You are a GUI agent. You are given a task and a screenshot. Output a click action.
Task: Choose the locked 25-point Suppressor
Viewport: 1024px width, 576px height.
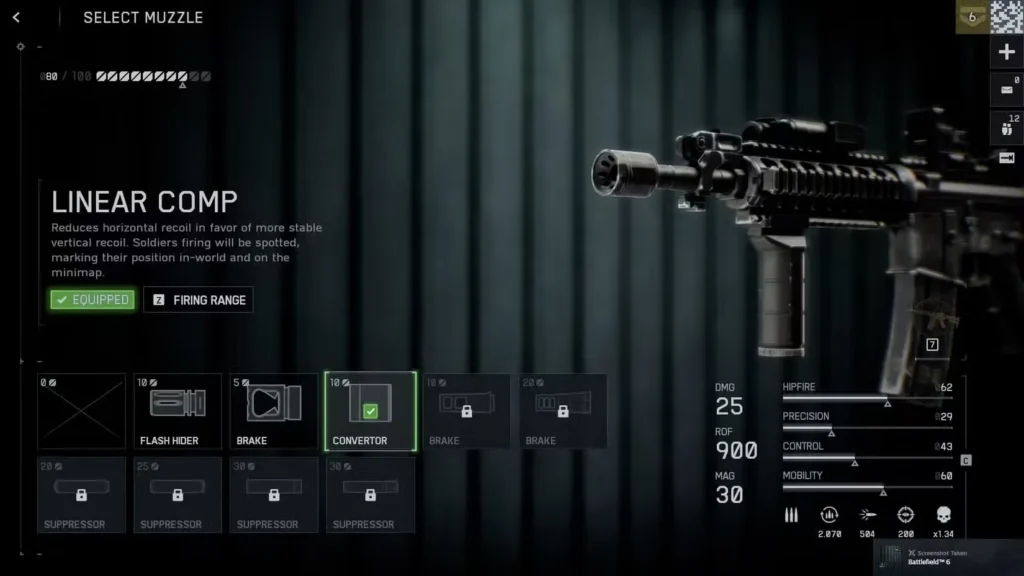tap(178, 494)
